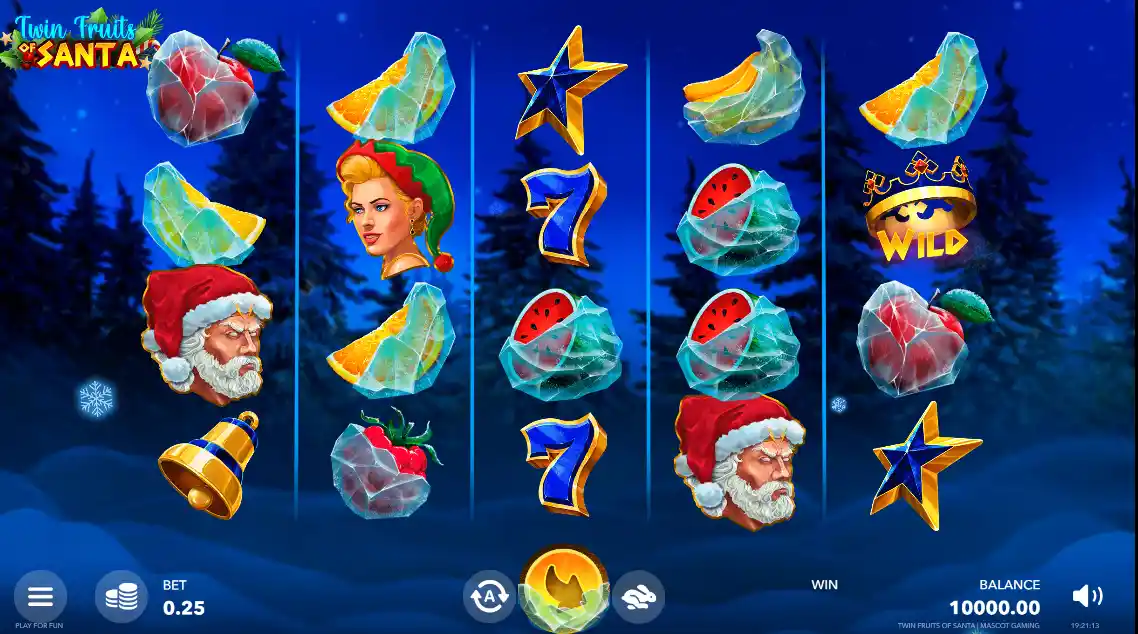
Task: Open the hamburger menu
Action: pos(40,597)
